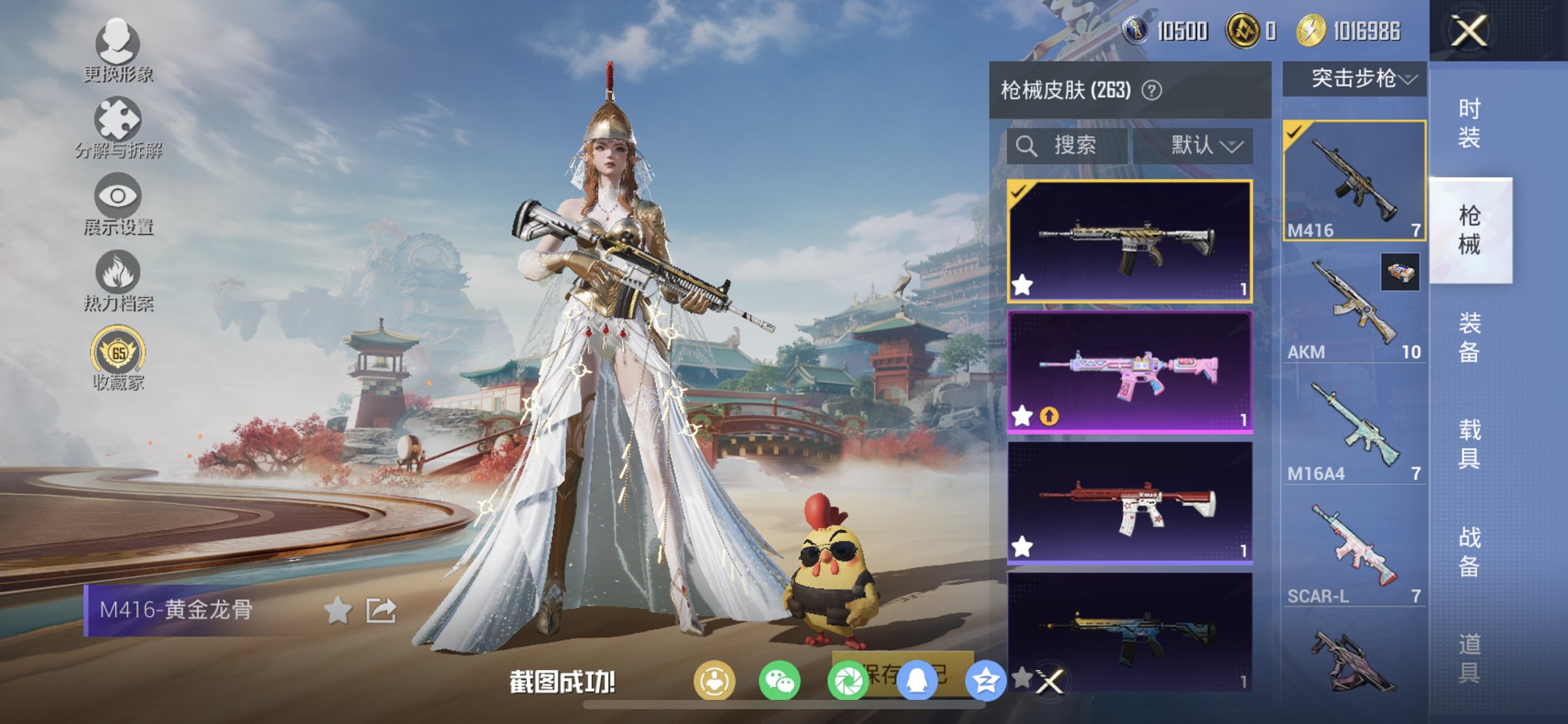Select the 分解与拆解 dismantle icon
Image resolution: width=1568 pixels, height=724 pixels.
(119, 119)
